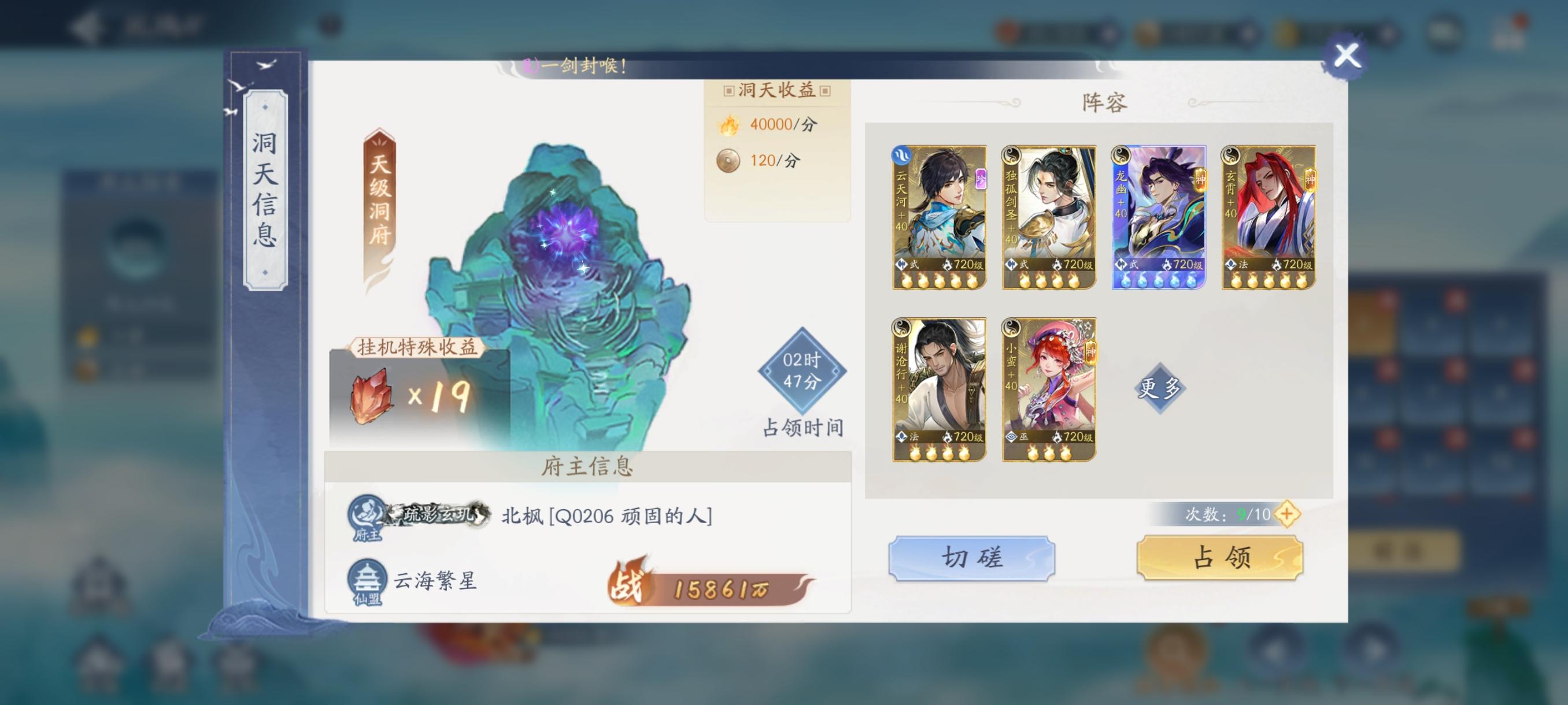Click the 切磋 spar button

click(970, 557)
